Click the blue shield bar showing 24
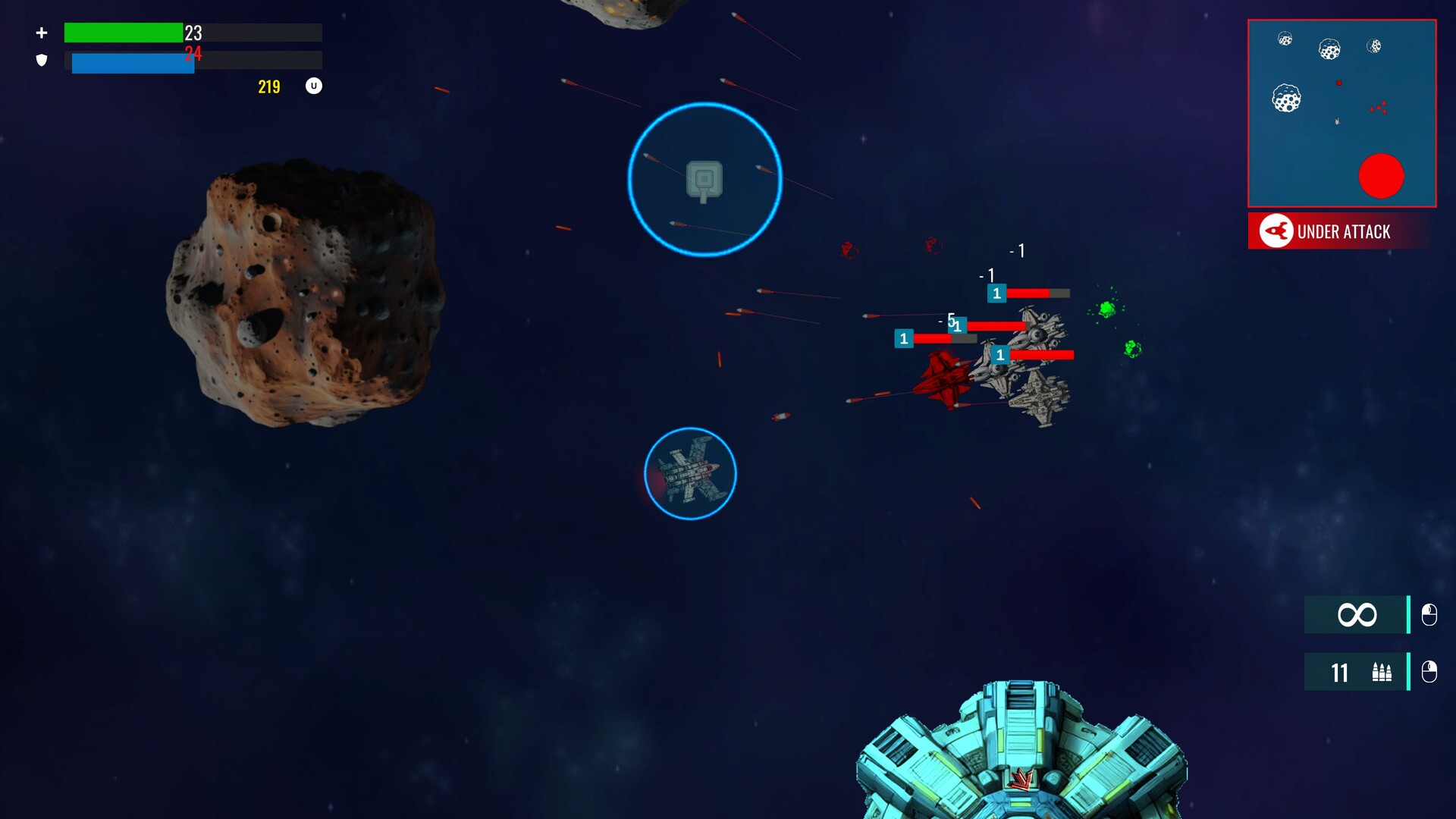1456x819 pixels. [x=133, y=62]
